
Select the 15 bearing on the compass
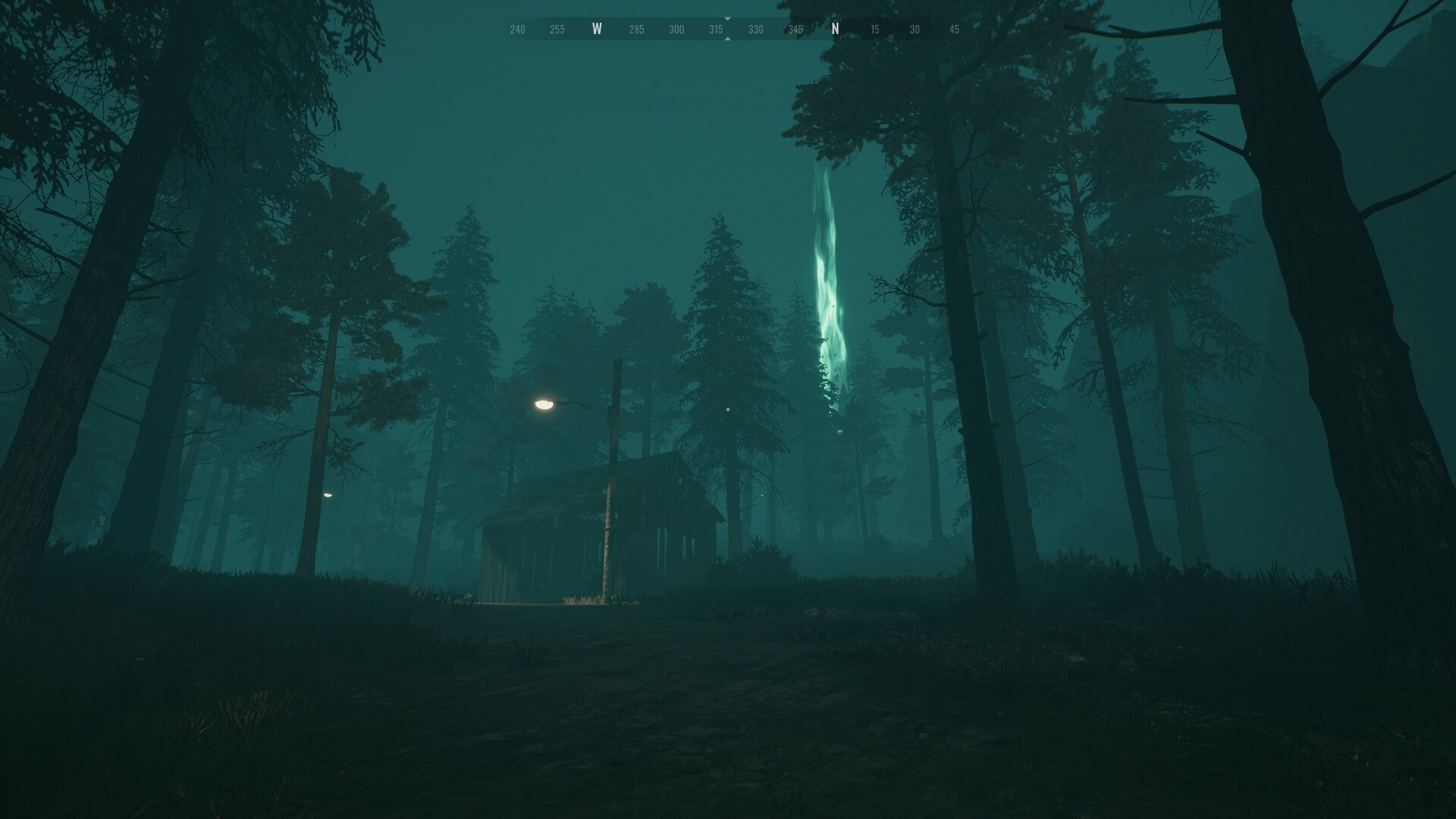click(x=874, y=29)
